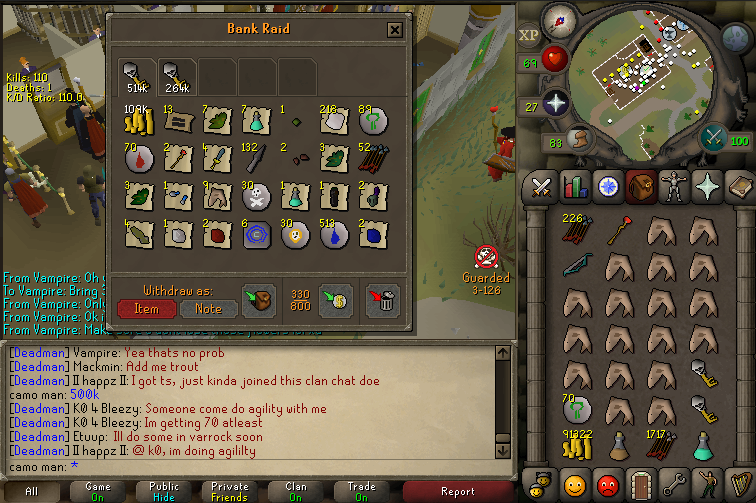The width and height of the screenshot is (756, 503).
Task: Open the Report abuse button
Action: click(x=457, y=492)
